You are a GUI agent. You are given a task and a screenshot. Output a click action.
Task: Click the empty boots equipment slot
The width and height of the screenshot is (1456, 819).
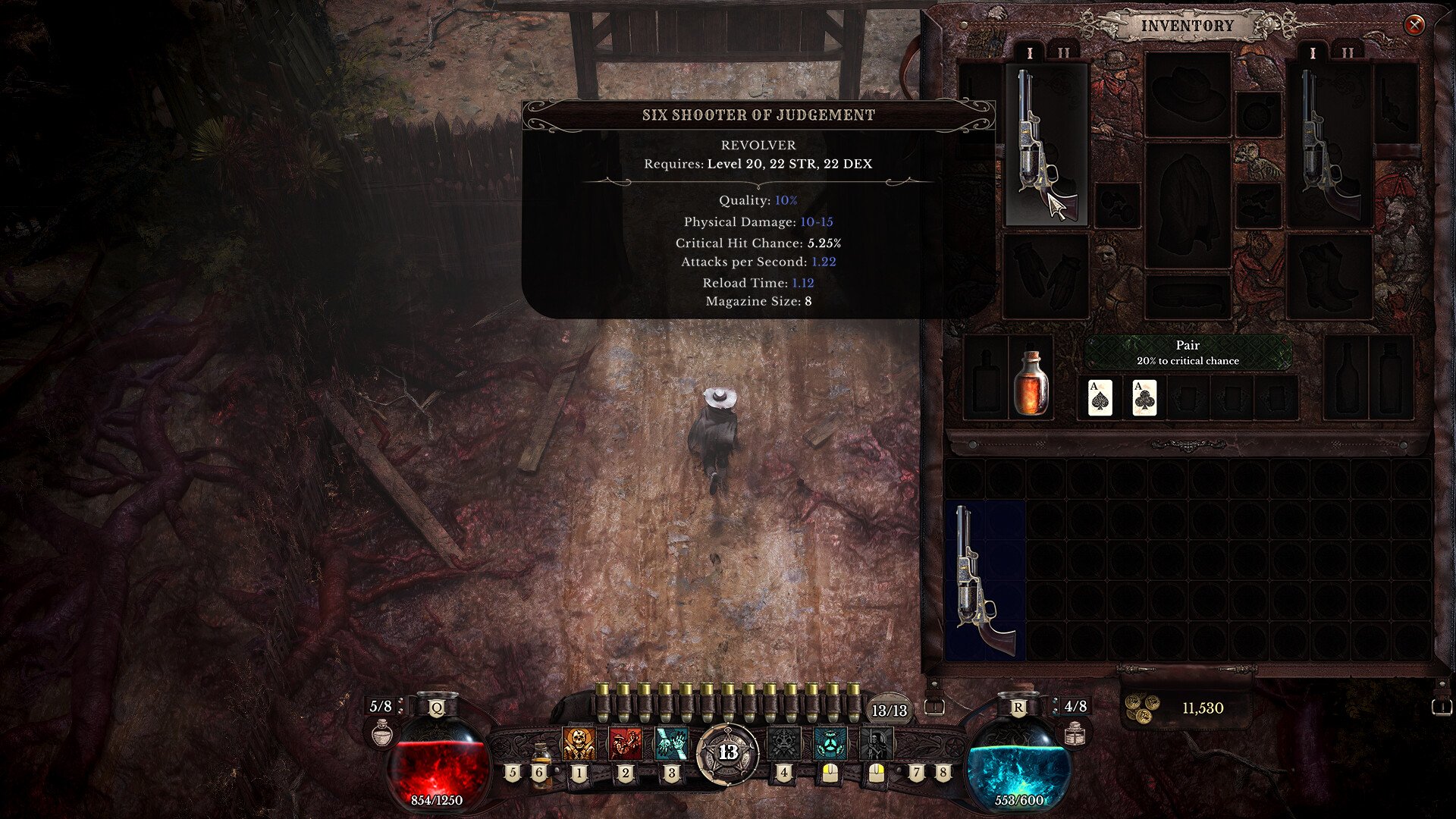[x=1329, y=276]
